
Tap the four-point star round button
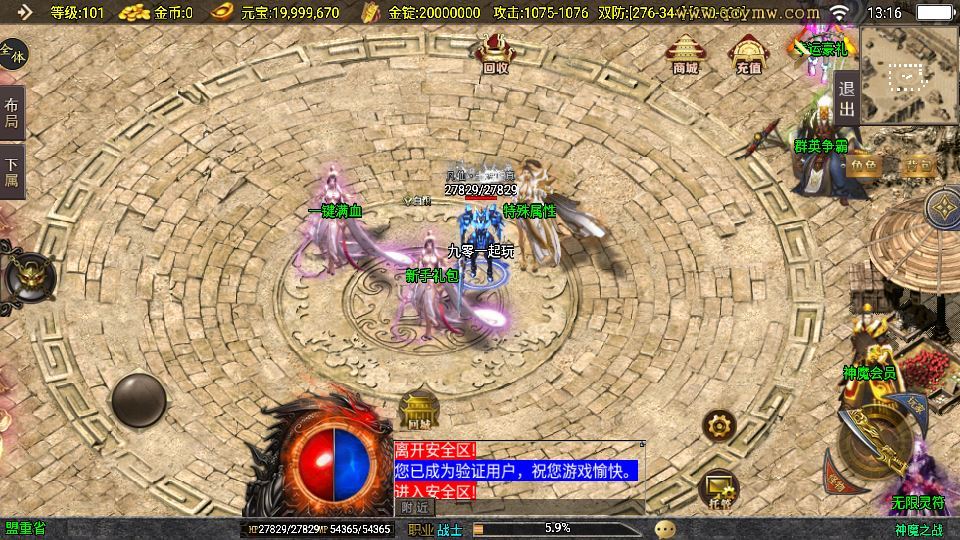click(942, 208)
